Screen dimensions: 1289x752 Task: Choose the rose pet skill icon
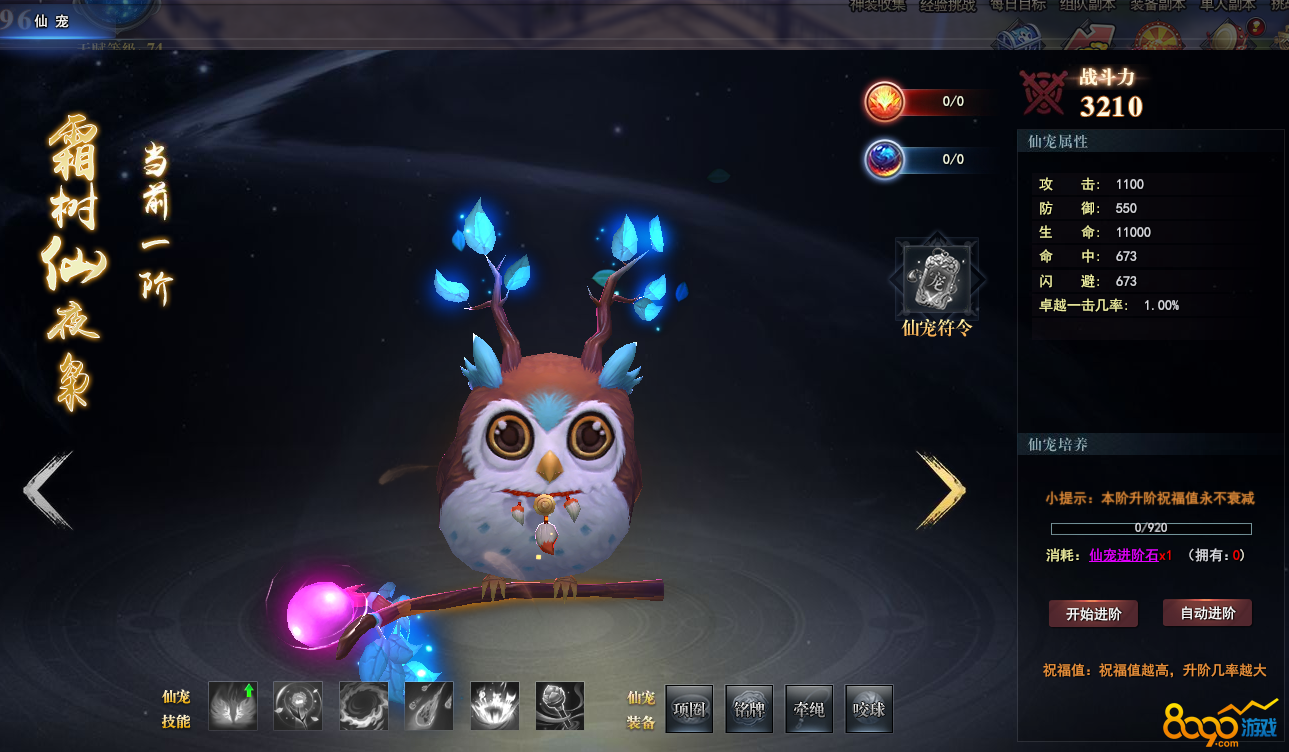(559, 706)
